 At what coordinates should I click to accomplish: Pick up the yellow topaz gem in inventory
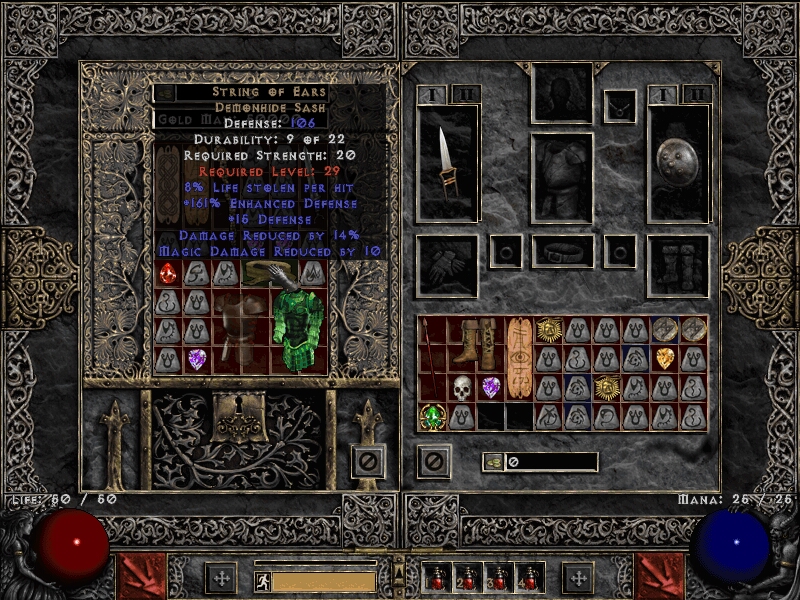tap(664, 358)
